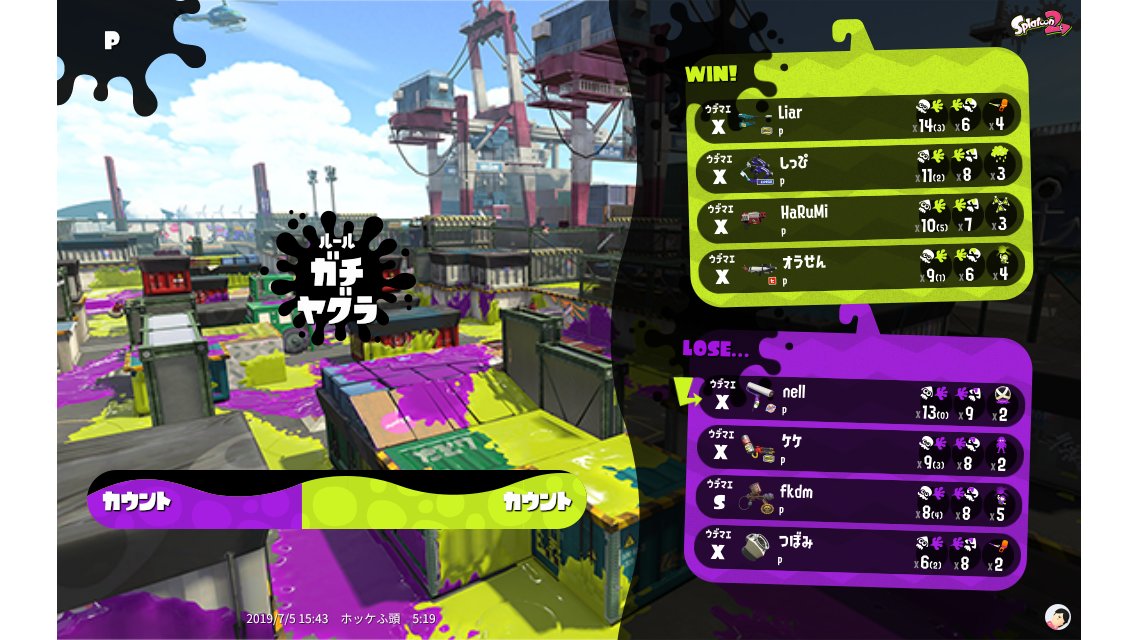
Task: Open しっぽ's player result row
Action: click(860, 168)
